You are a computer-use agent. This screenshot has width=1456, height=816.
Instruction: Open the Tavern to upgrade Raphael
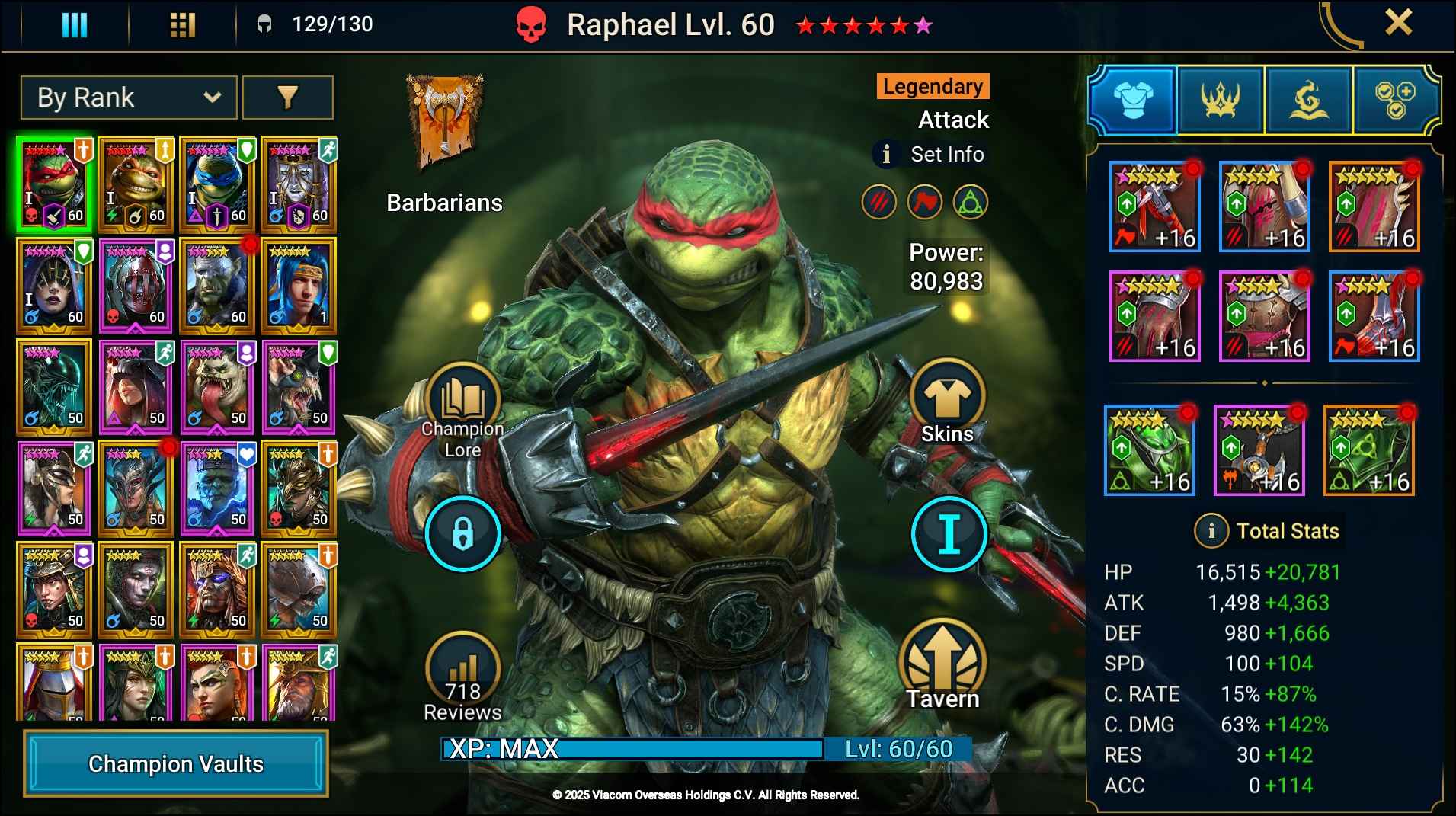[943, 667]
